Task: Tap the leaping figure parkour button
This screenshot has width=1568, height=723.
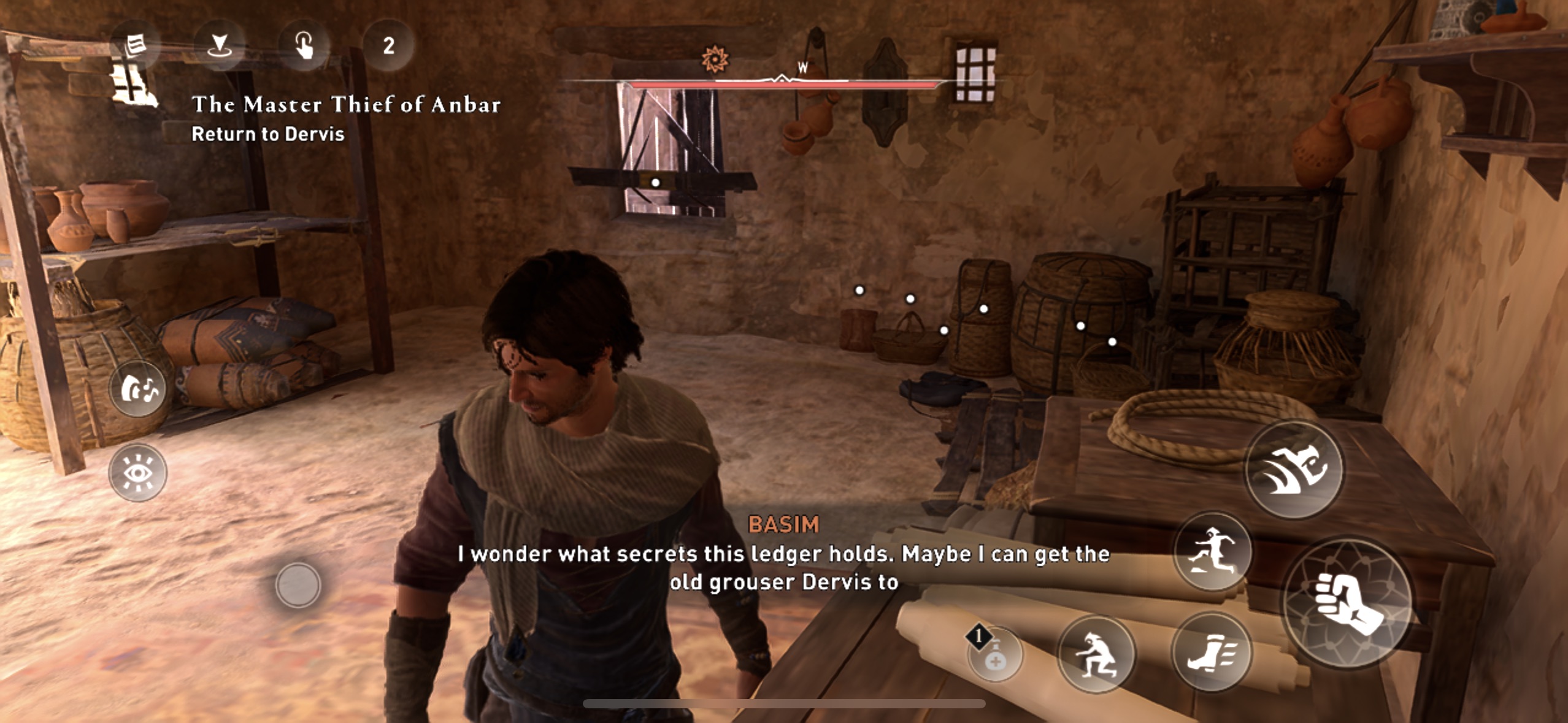Action: 1212,551
